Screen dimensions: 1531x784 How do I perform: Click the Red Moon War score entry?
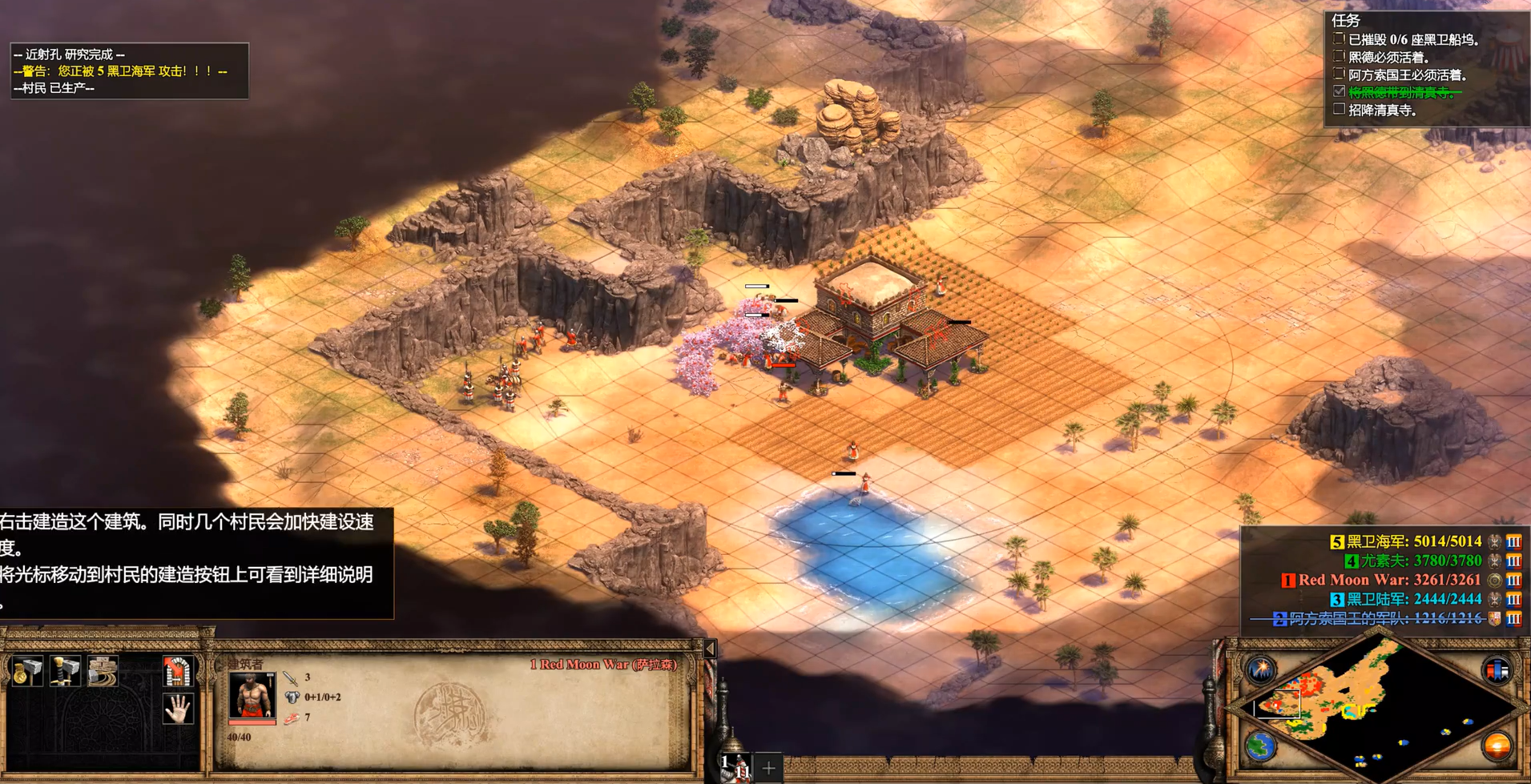(x=1388, y=580)
